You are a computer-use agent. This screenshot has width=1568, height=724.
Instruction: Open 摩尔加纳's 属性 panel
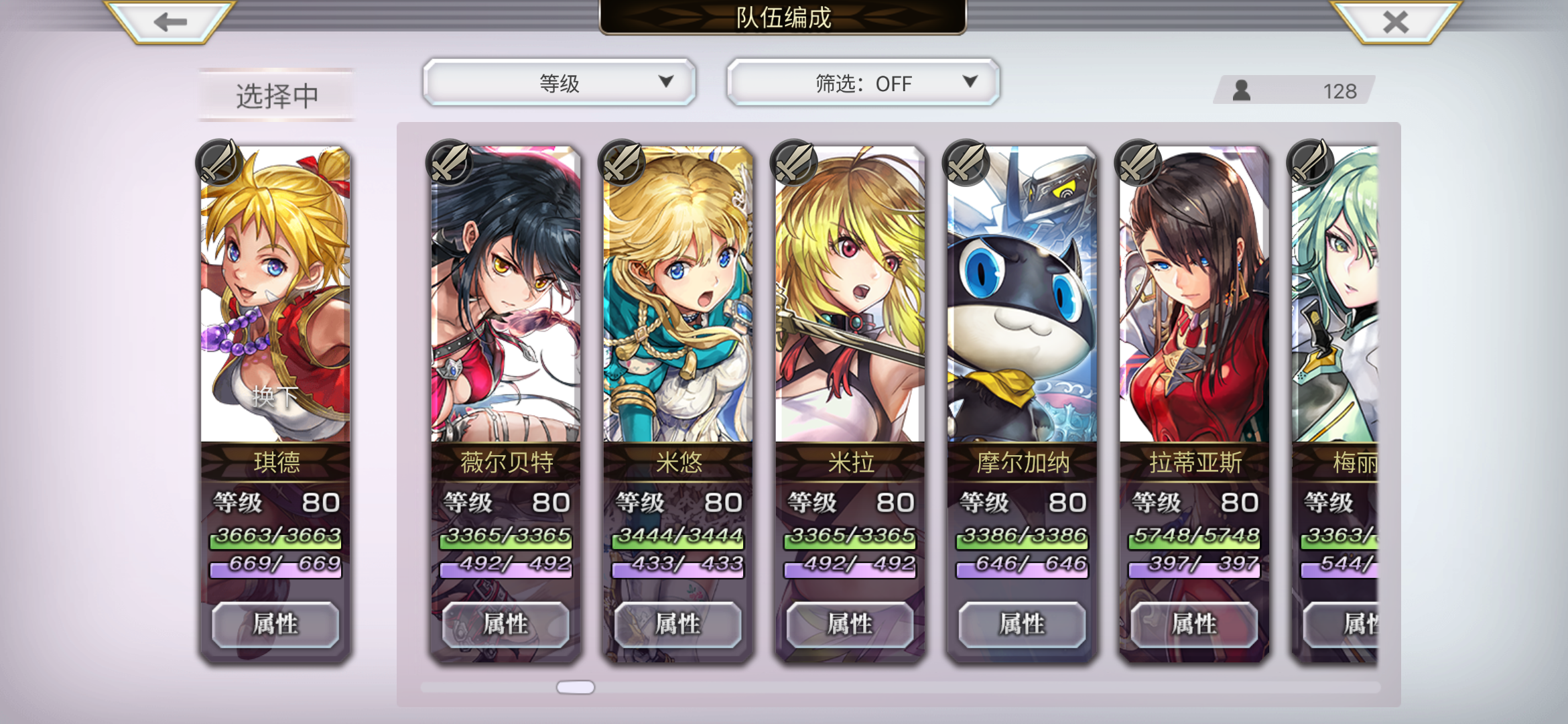(x=1021, y=624)
